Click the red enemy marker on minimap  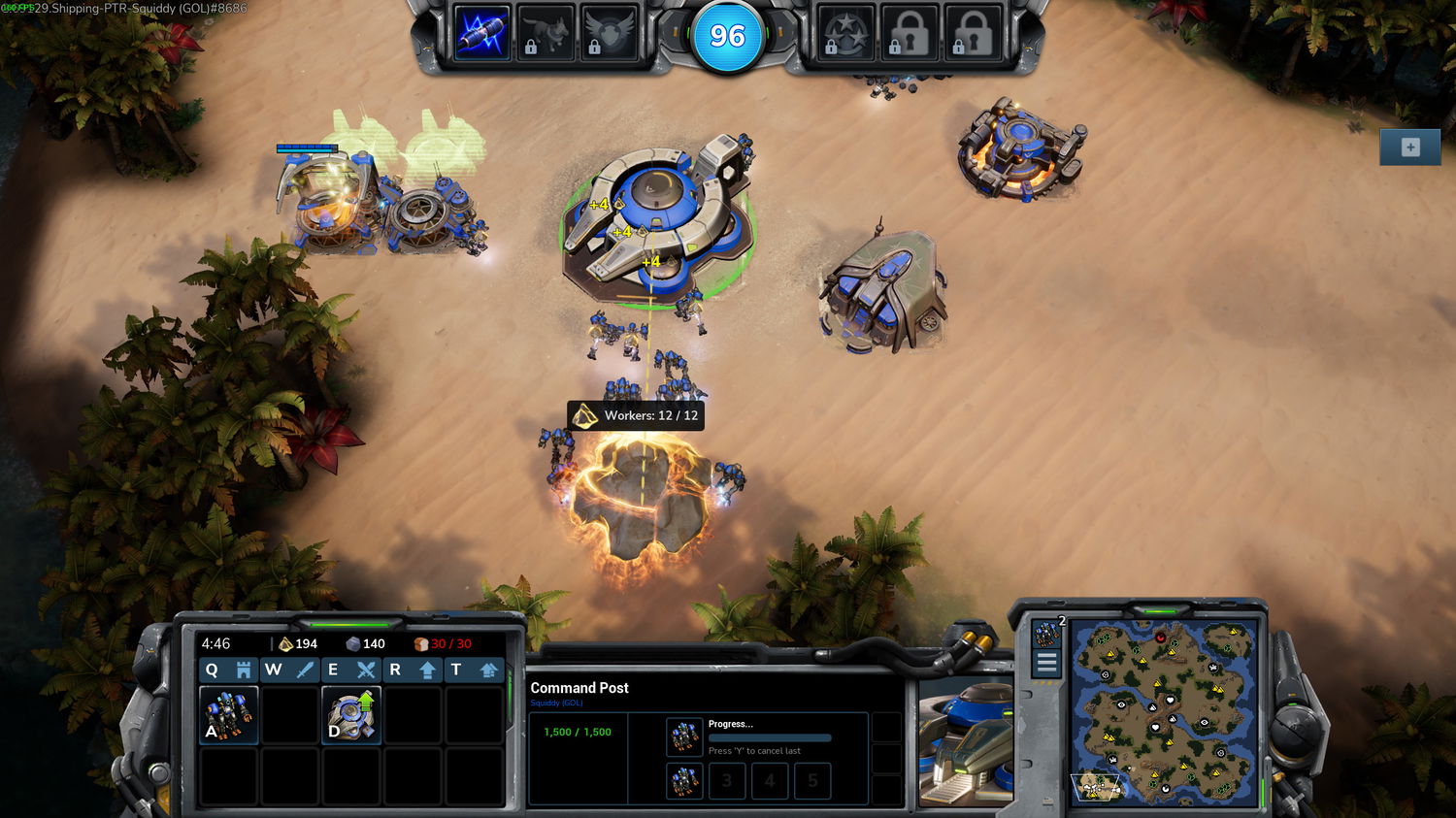[1160, 638]
